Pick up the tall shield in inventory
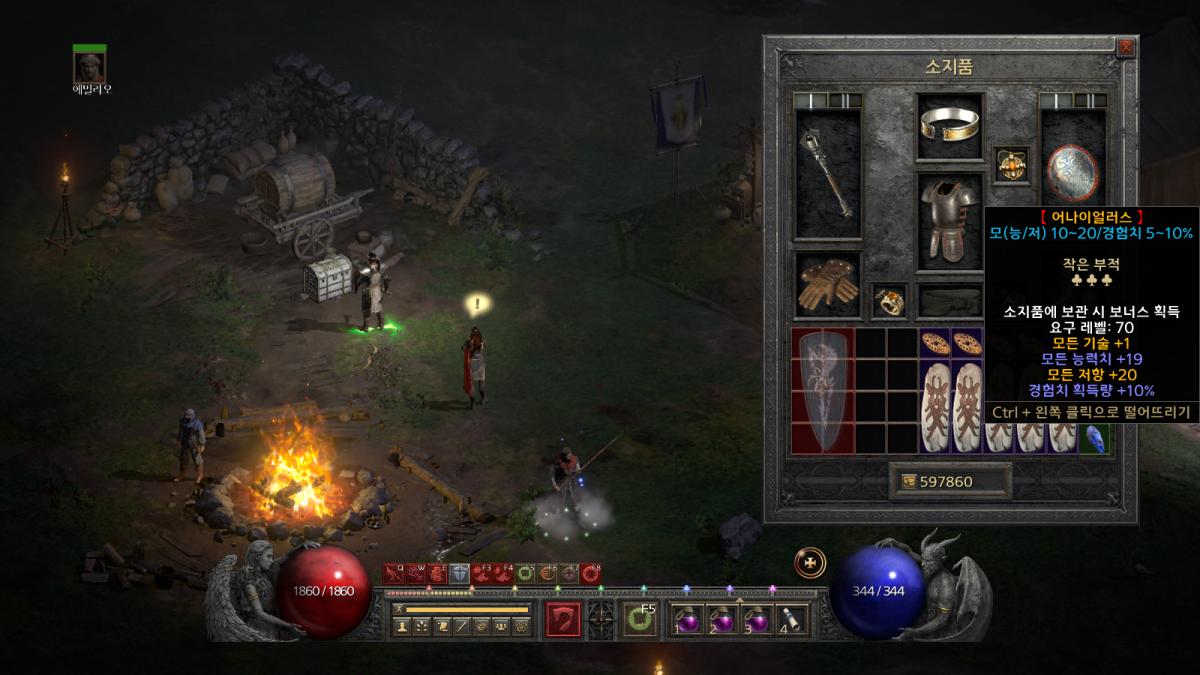Viewport: 1200px width, 675px height. click(x=823, y=390)
